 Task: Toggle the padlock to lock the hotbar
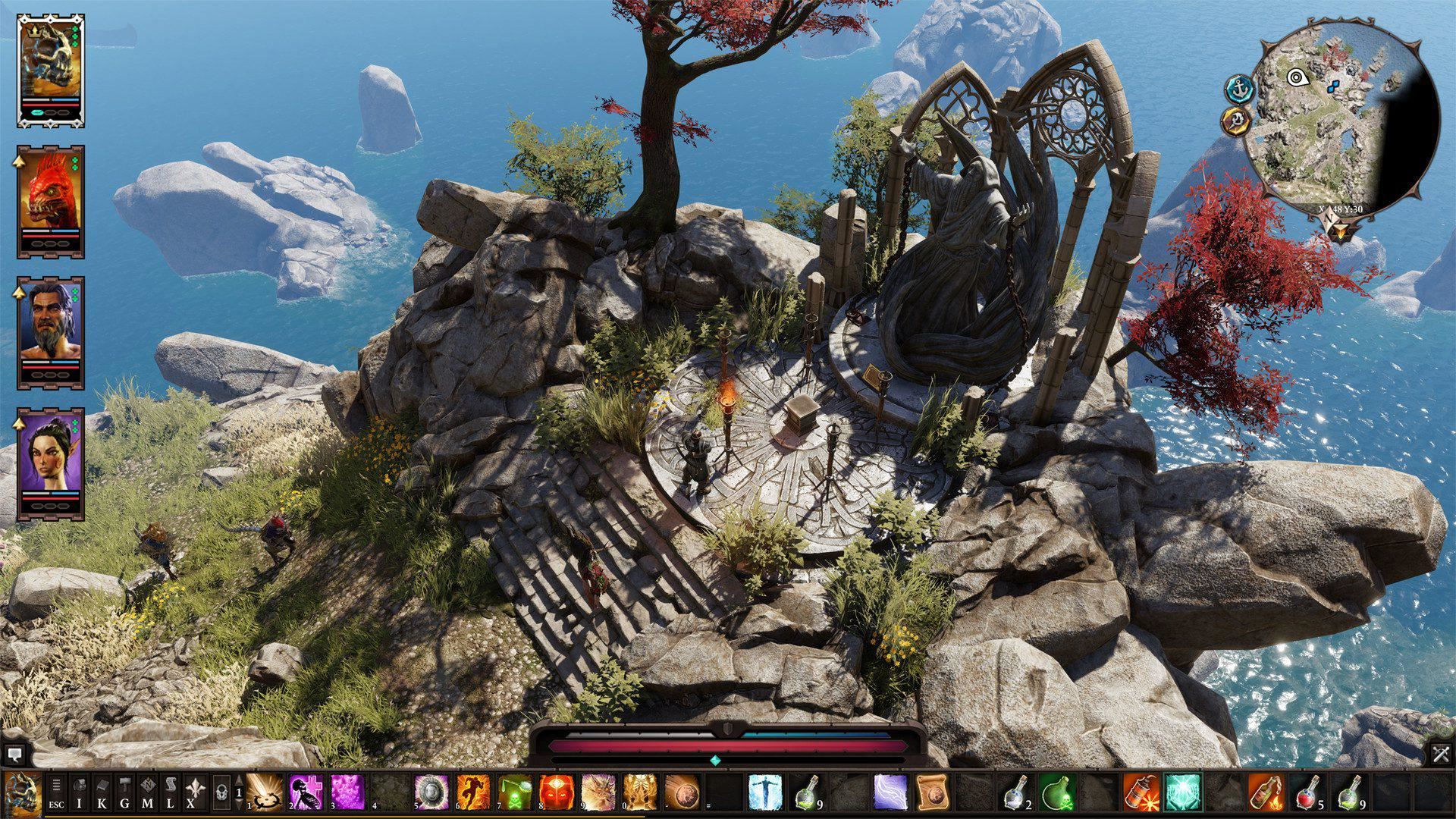222,793
